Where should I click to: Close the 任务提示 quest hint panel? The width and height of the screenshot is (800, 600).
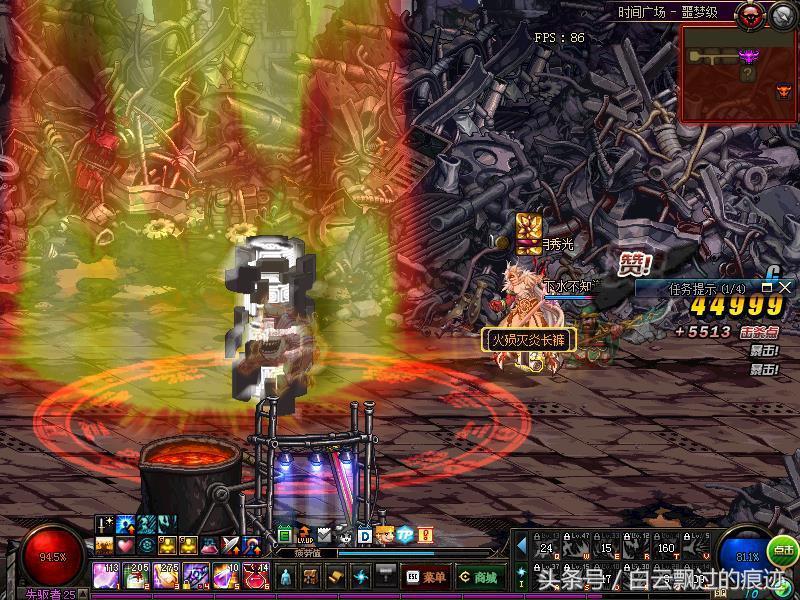point(785,287)
